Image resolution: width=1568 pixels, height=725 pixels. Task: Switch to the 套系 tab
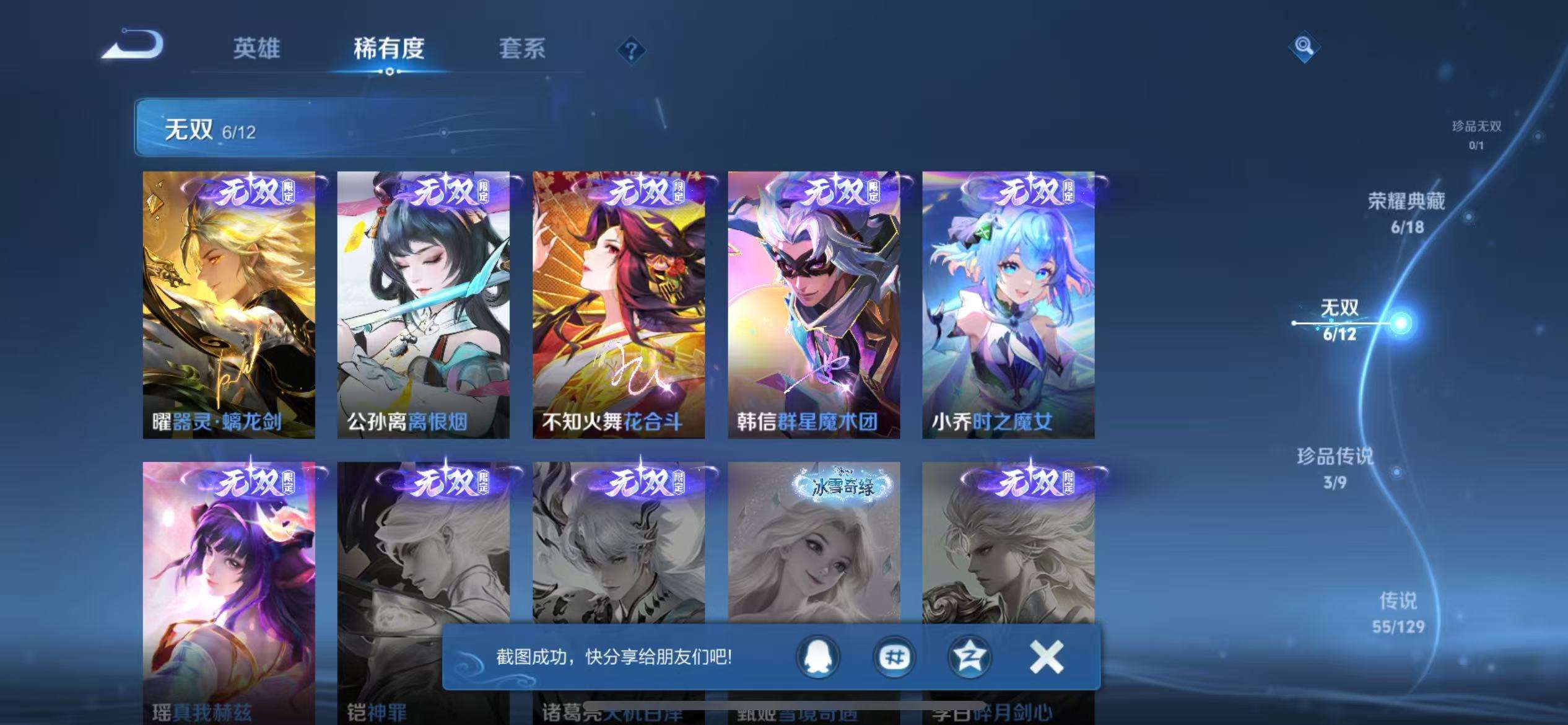(522, 50)
